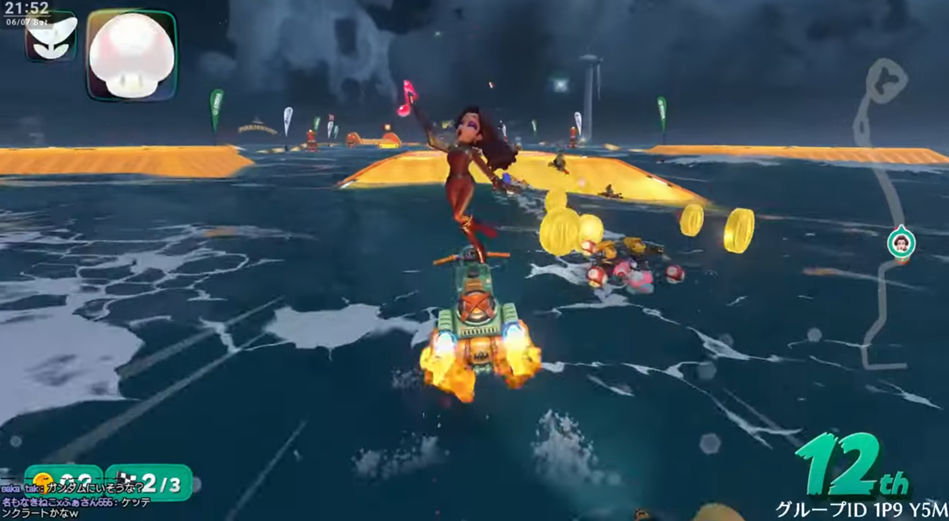949x521 pixels.
Task: Click the piranha plant reserve item slot
Action: (x=50, y=38)
